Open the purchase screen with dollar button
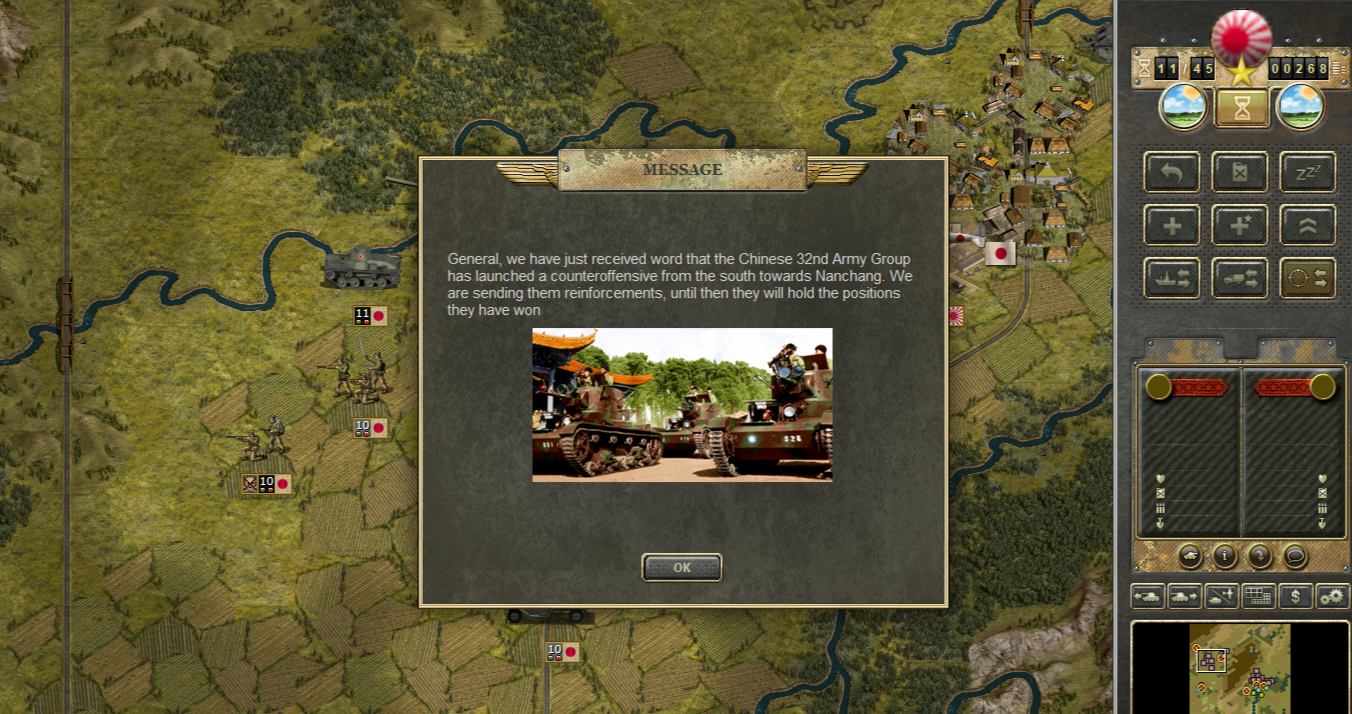 click(x=1296, y=596)
